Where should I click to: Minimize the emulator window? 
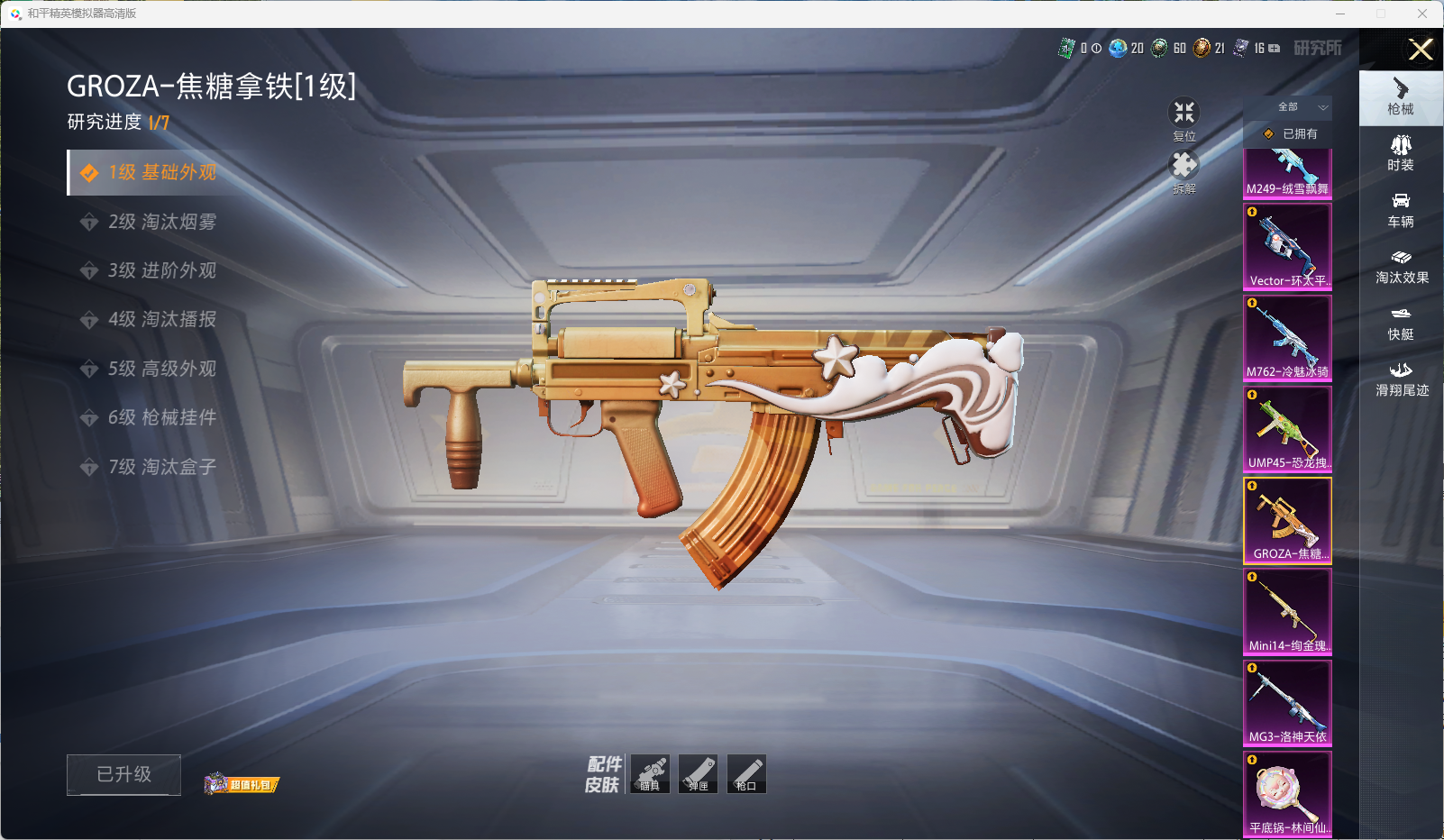1340,14
